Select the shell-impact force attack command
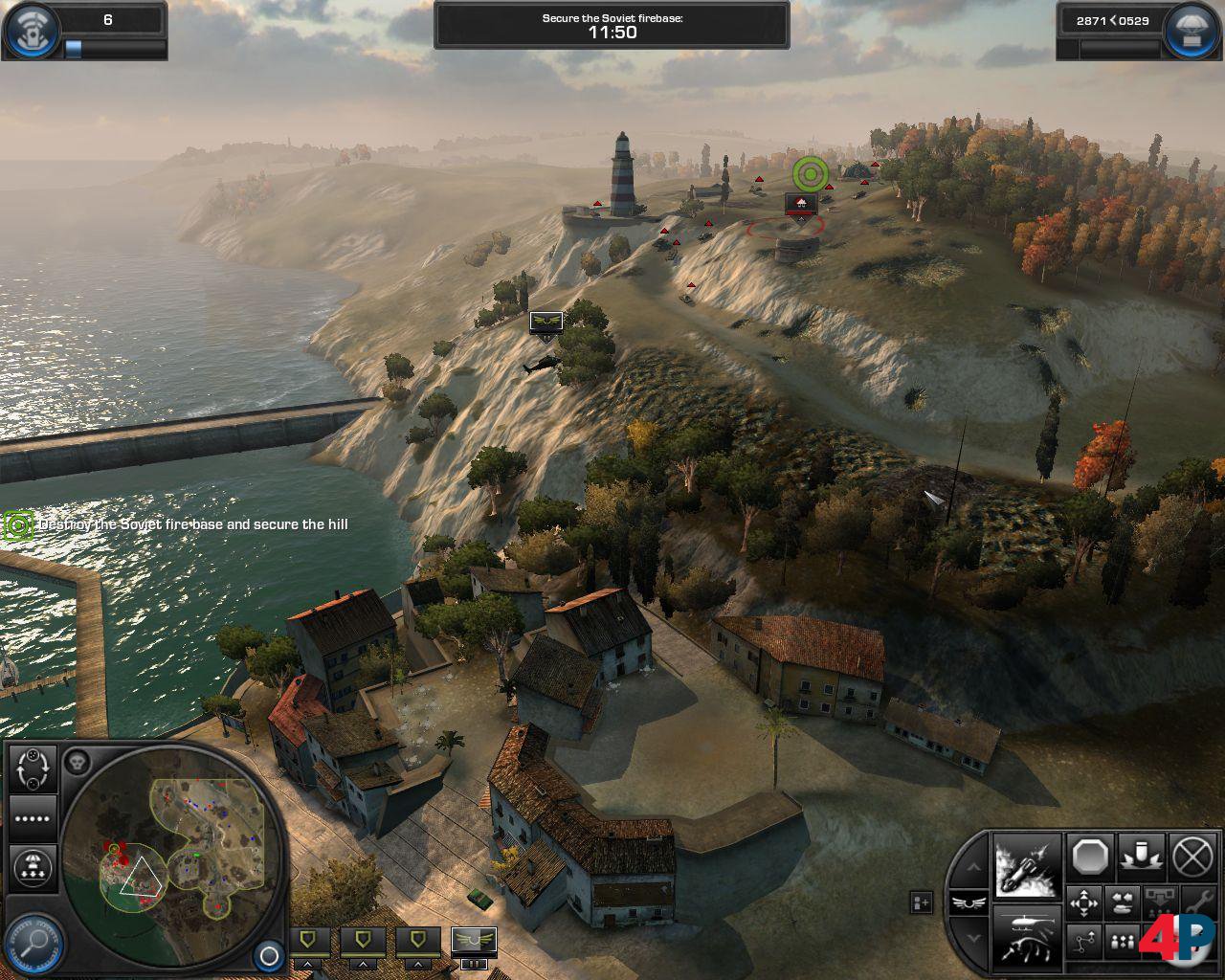Viewport: 1225px width, 980px height. pyautogui.click(x=1142, y=856)
